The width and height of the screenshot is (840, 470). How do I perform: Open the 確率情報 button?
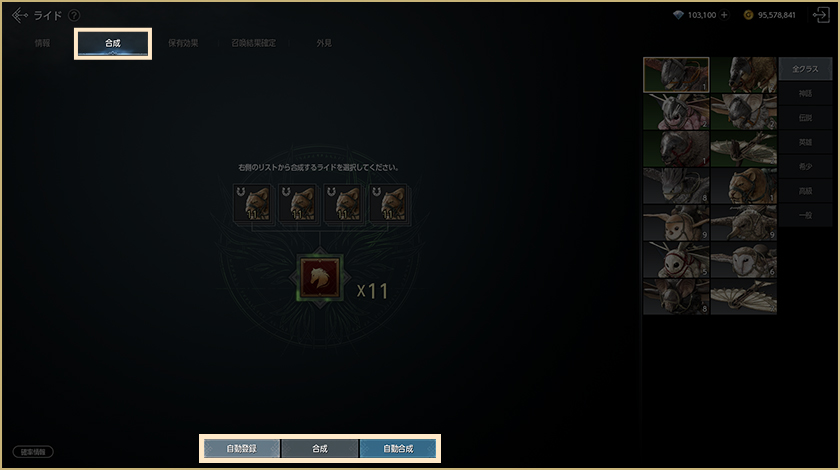click(x=33, y=452)
